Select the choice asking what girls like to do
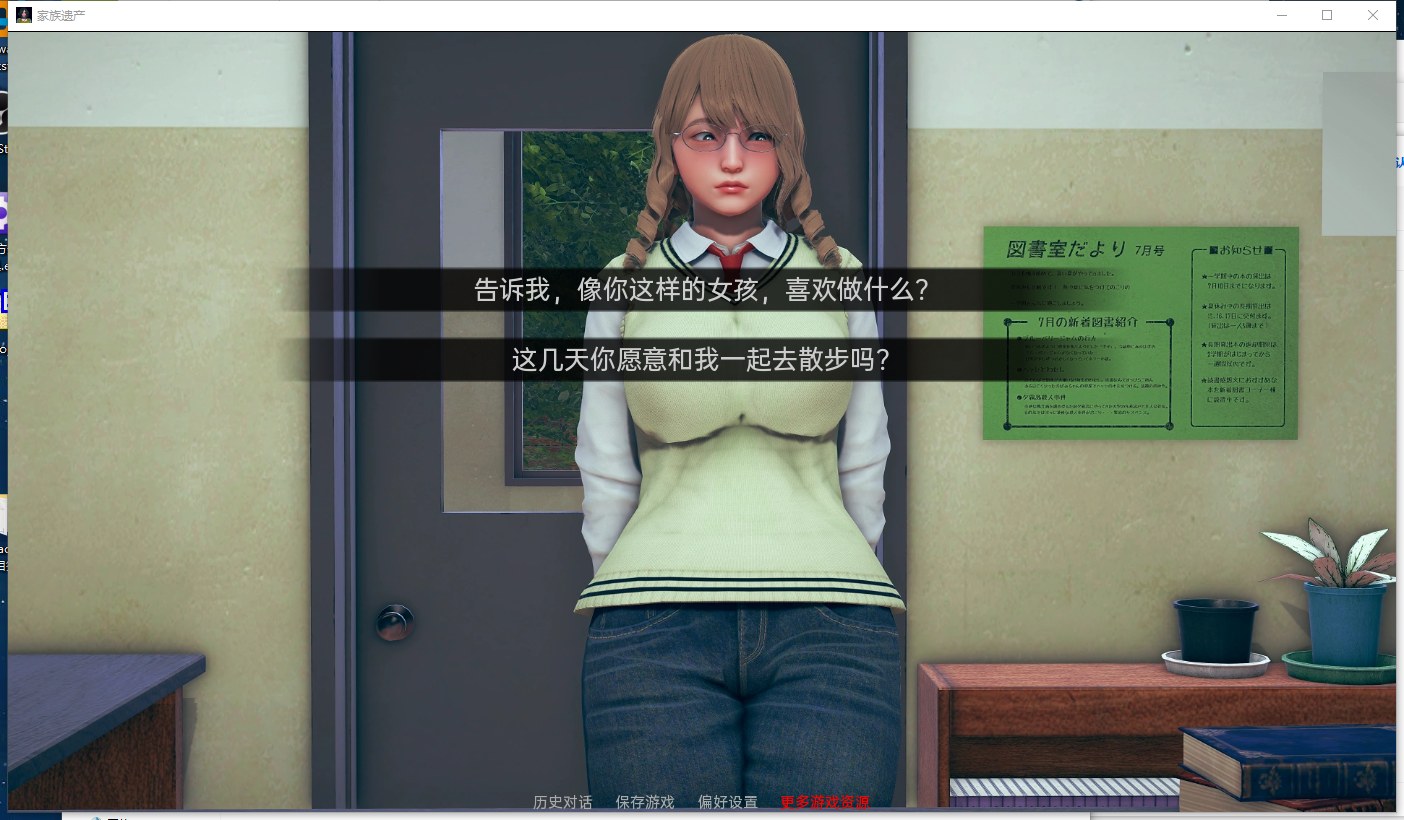 (700, 288)
